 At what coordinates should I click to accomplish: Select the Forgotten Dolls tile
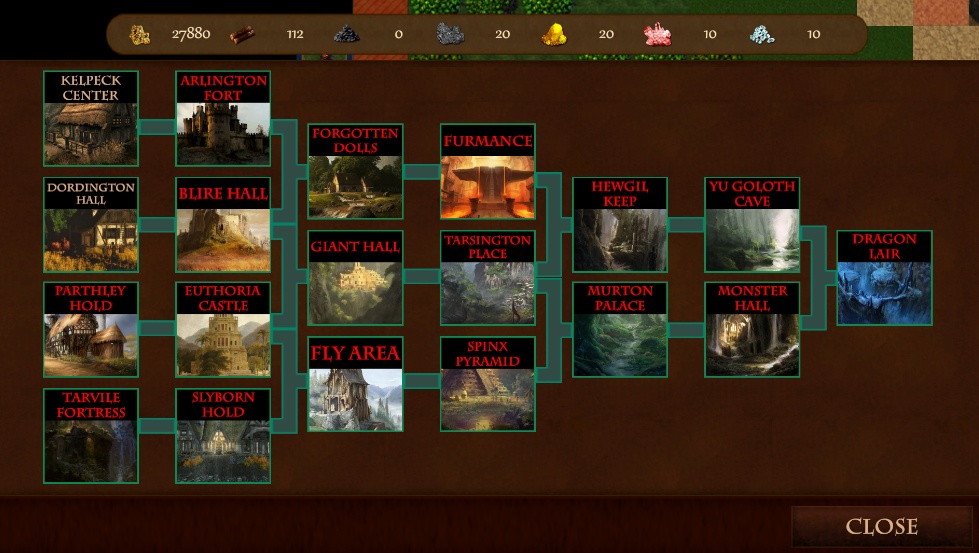(x=355, y=172)
